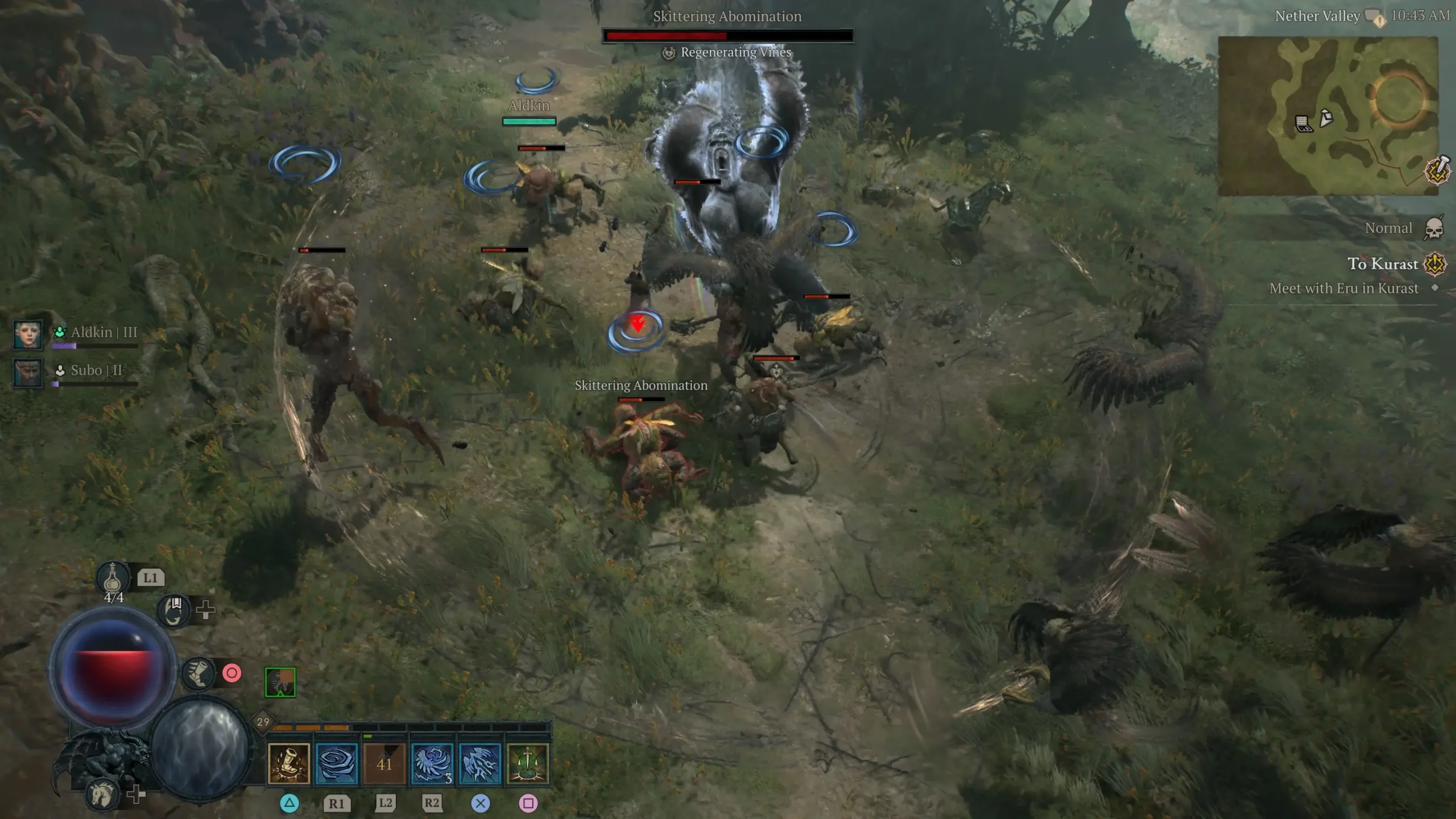Select party member Subo's portrait
The height and width of the screenshot is (819, 1456).
click(27, 373)
